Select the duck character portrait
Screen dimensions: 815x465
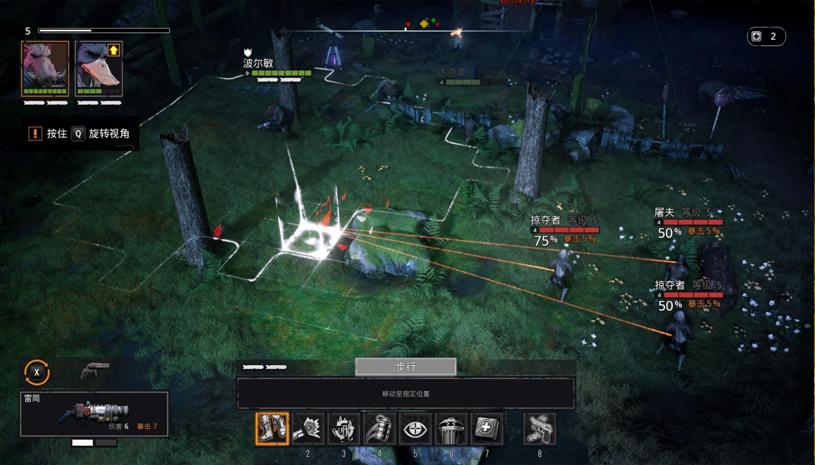pyautogui.click(x=99, y=68)
